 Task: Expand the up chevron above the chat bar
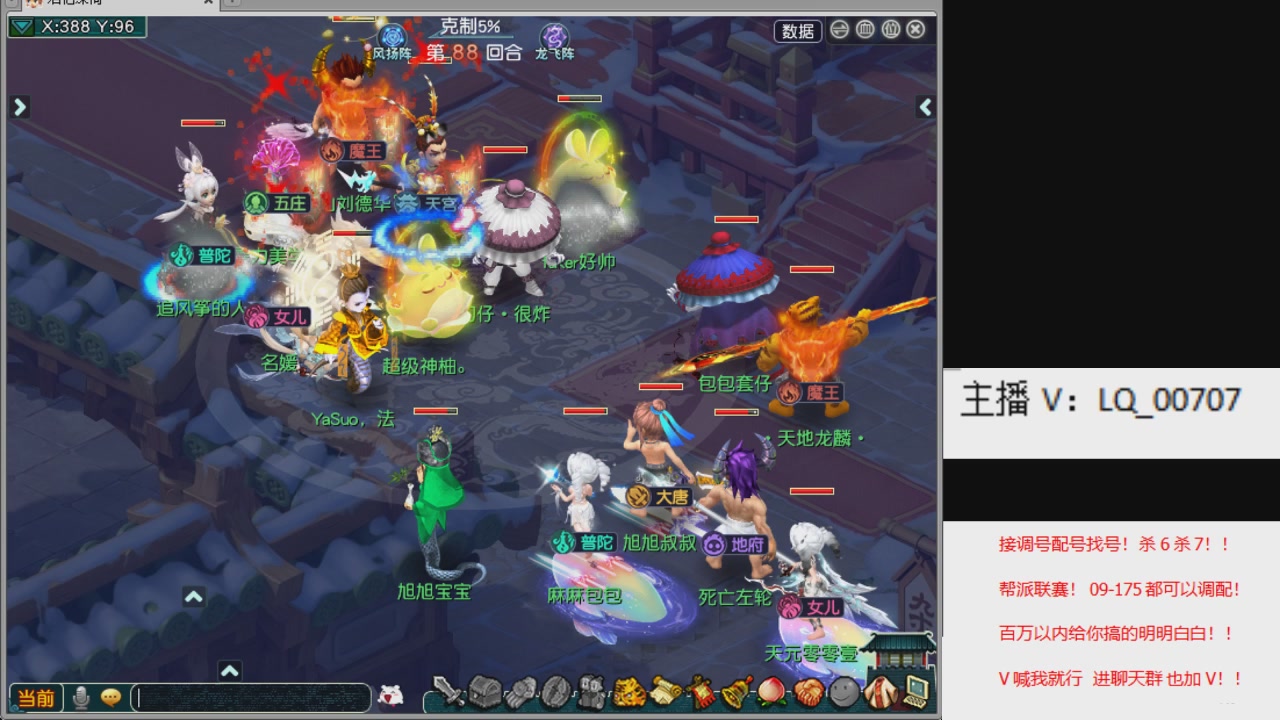click(230, 672)
